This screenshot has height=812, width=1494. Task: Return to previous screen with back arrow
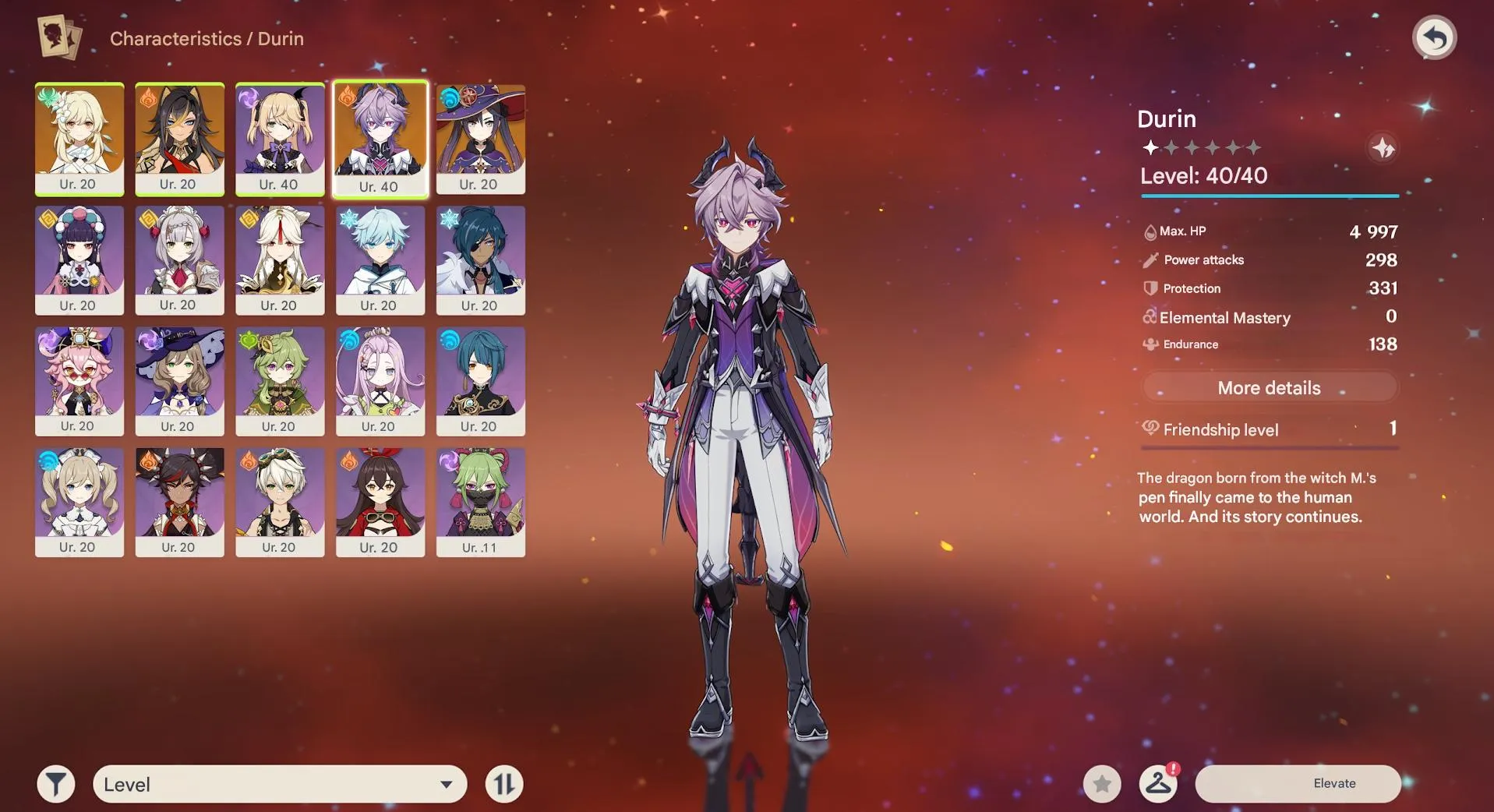click(1435, 36)
